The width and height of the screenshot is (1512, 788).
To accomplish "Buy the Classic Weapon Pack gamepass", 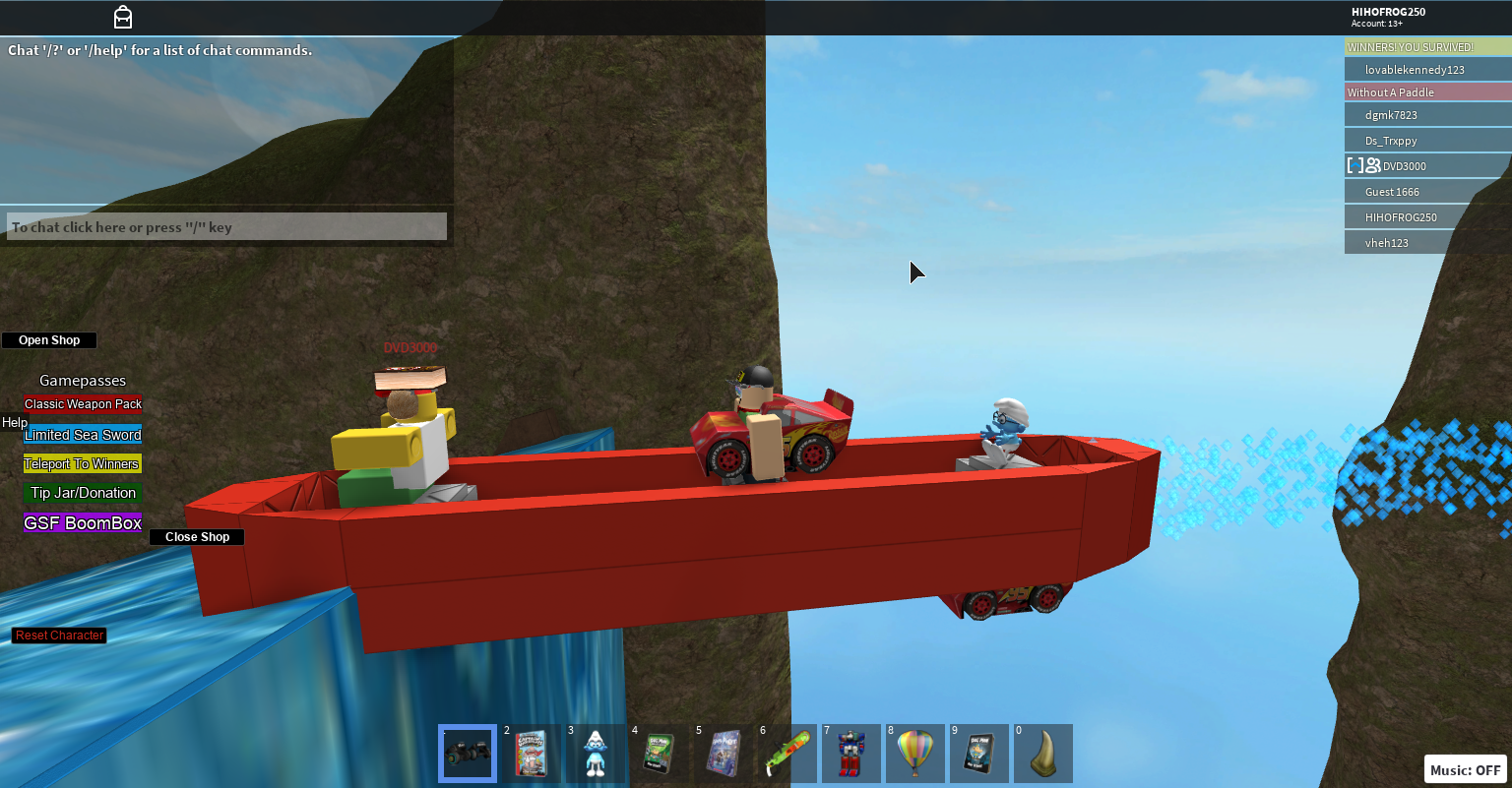I will [x=83, y=404].
